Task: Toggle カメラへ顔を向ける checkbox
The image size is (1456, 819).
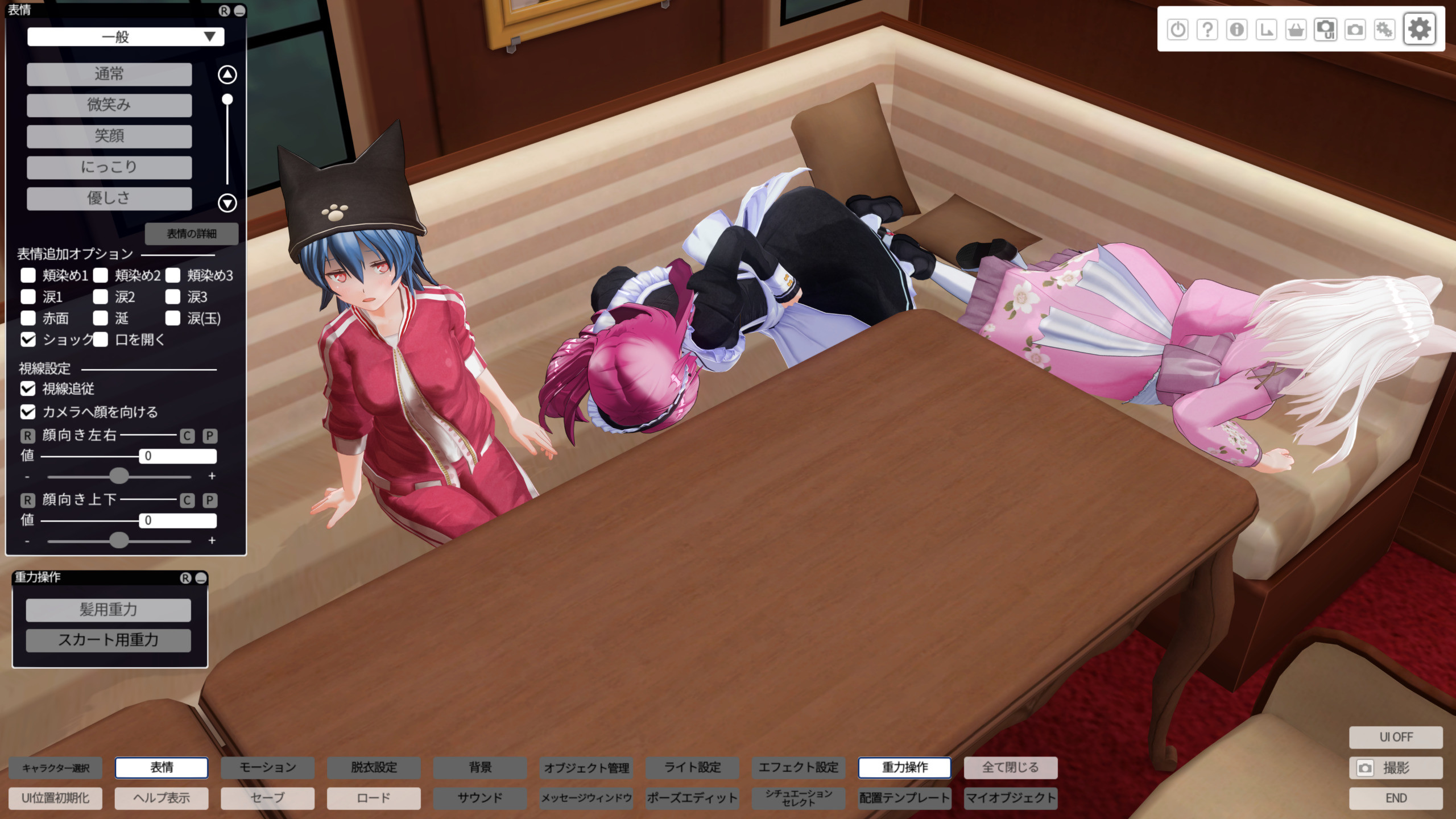Action: pos(28,412)
